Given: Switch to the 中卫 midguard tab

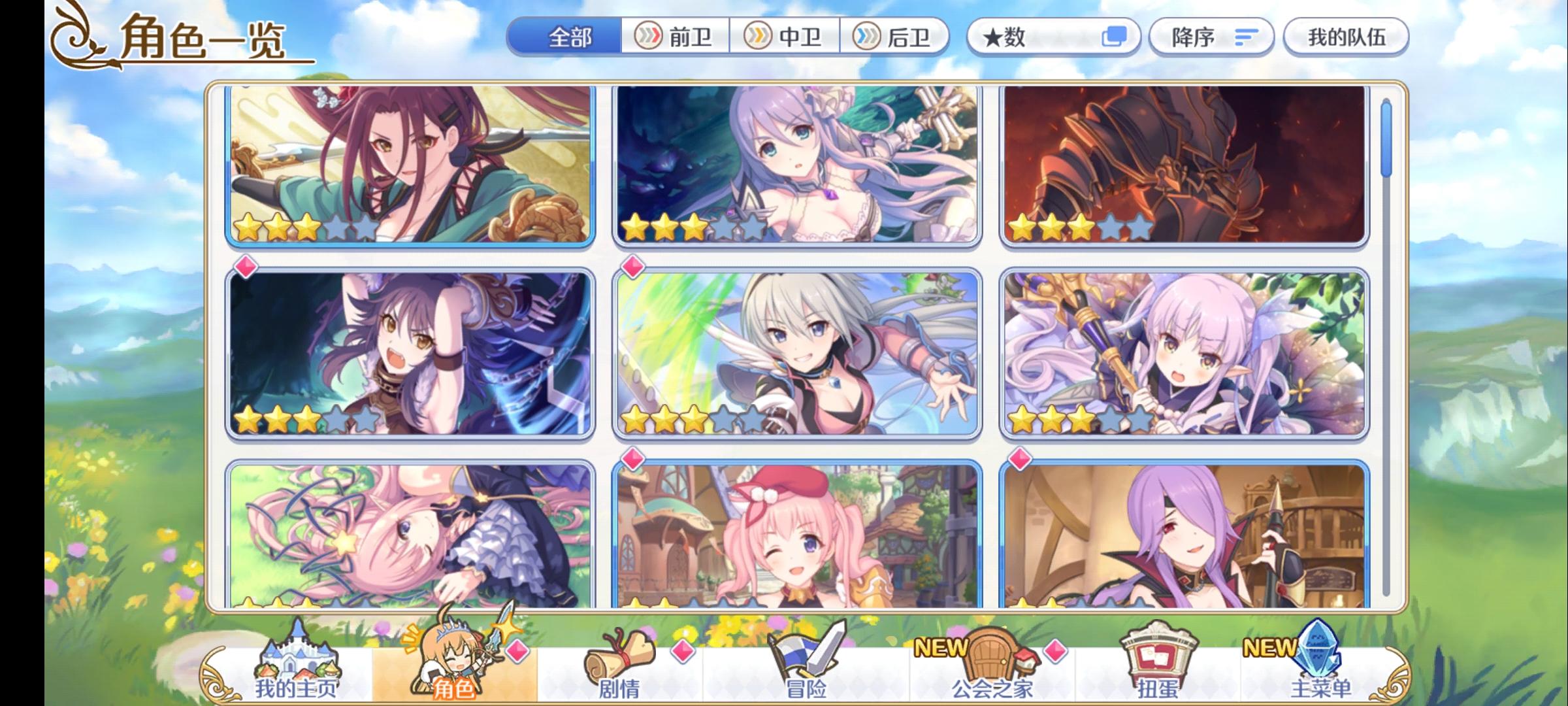Looking at the screenshot, I should (785, 37).
